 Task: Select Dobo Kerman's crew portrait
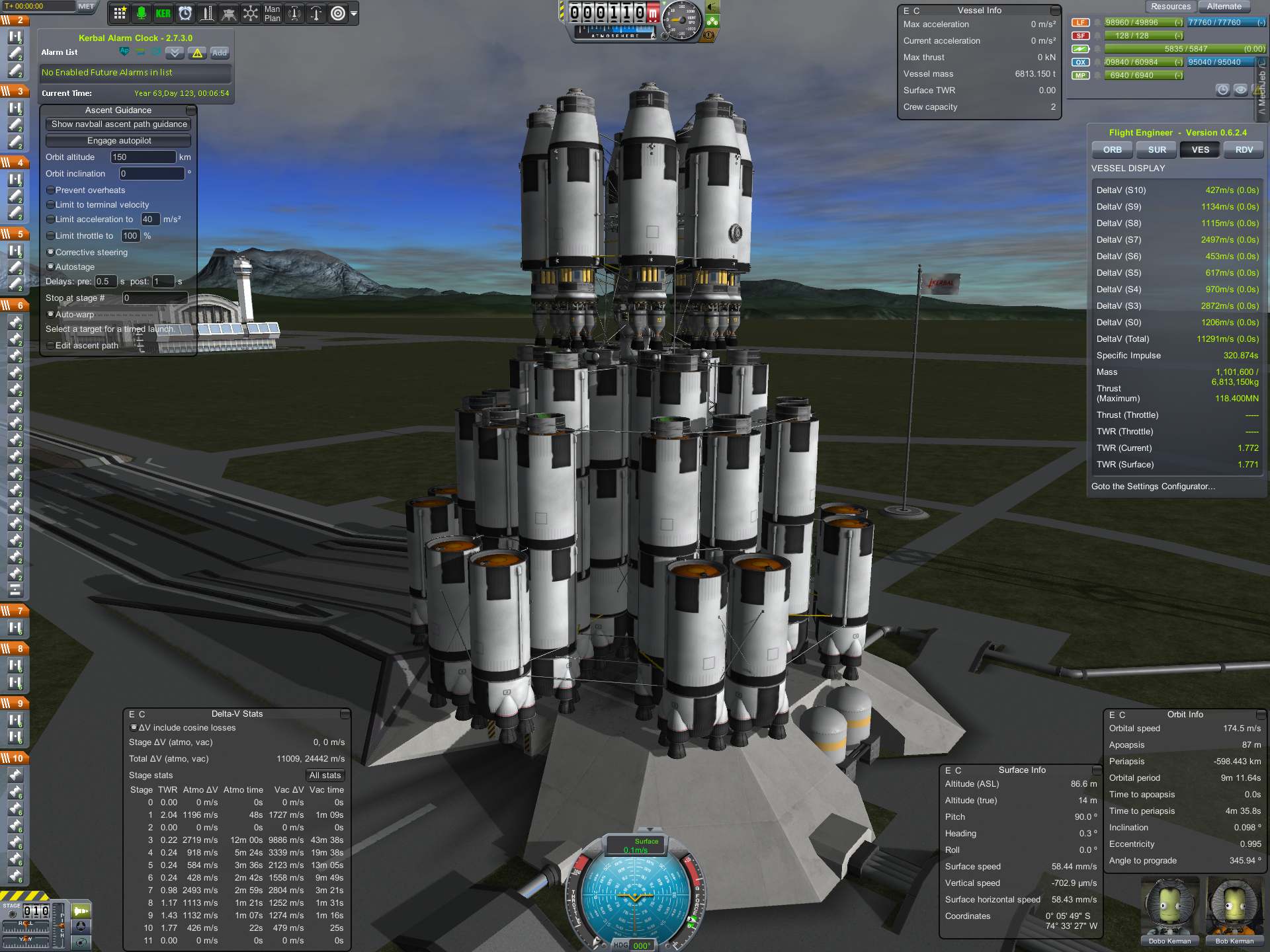pyautogui.click(x=1169, y=909)
